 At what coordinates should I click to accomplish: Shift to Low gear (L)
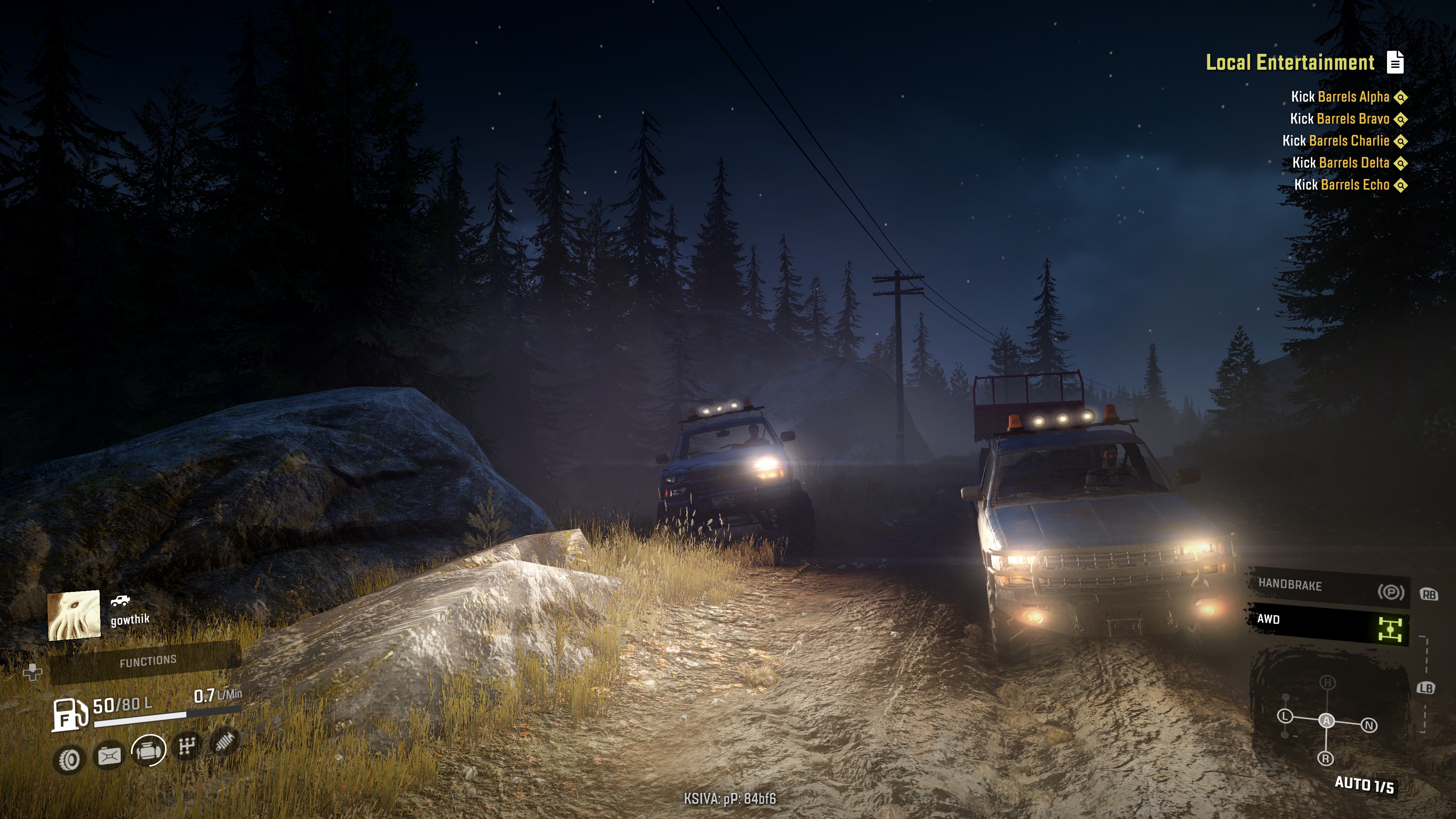1285,717
